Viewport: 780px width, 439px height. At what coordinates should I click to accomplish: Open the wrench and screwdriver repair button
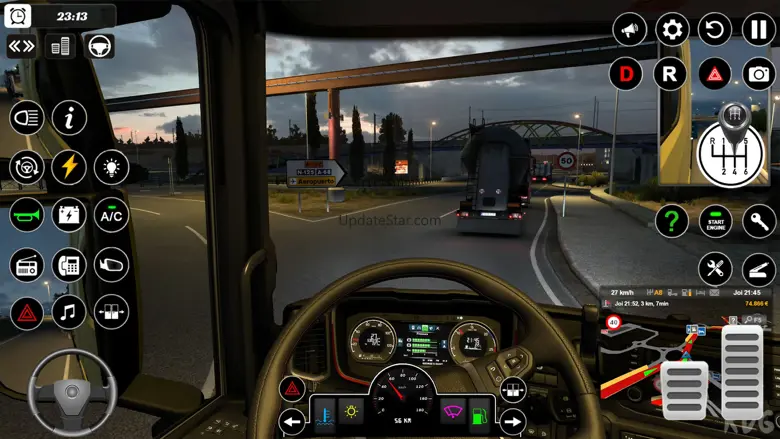[715, 268]
